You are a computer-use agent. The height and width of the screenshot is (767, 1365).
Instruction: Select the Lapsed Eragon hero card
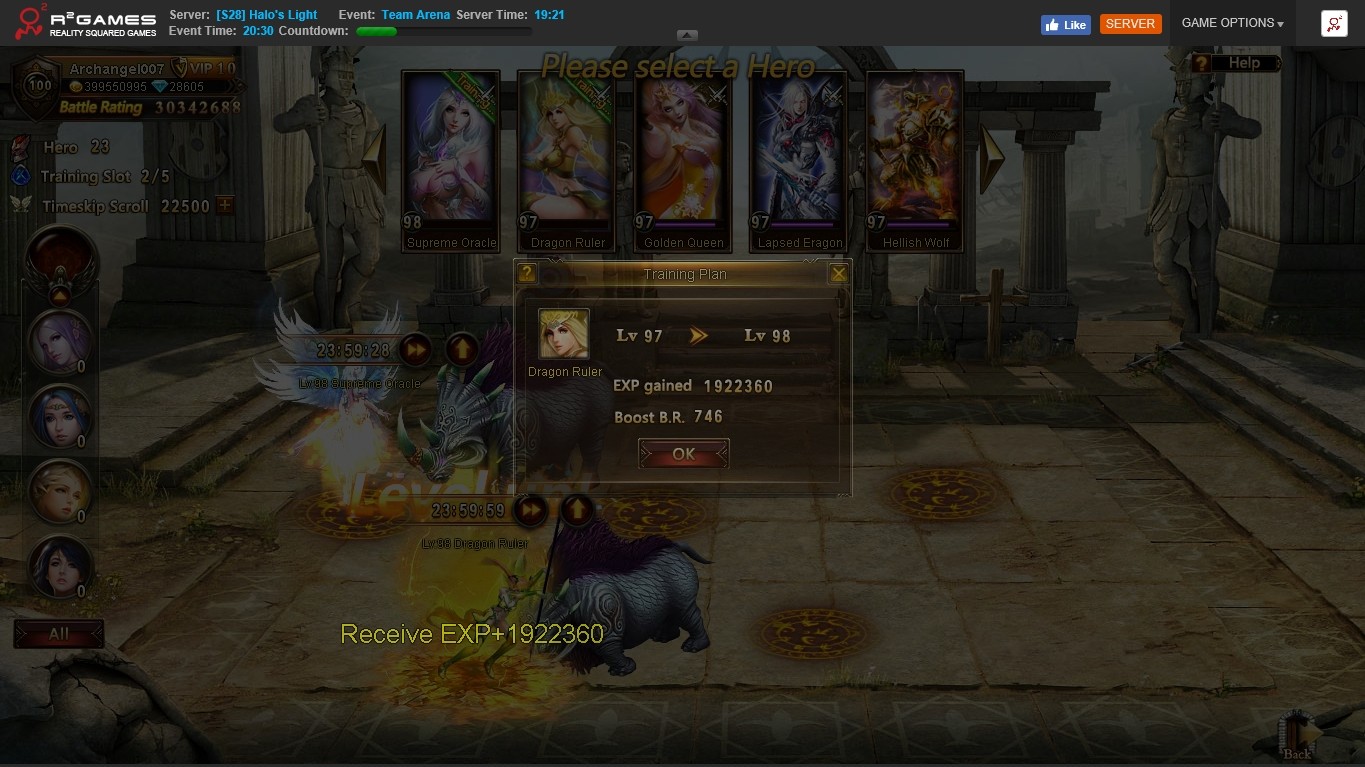[x=799, y=160]
